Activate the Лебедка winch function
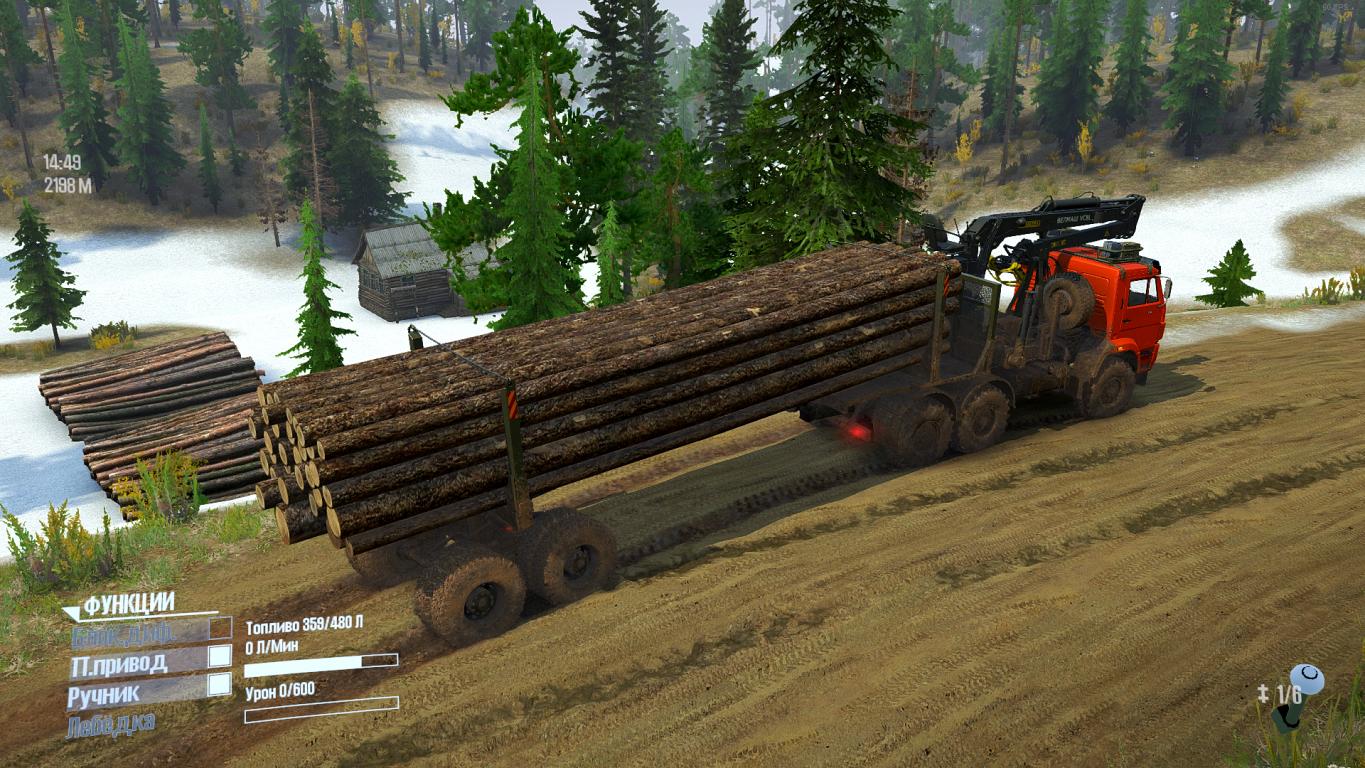Image resolution: width=1365 pixels, height=768 pixels. point(111,724)
